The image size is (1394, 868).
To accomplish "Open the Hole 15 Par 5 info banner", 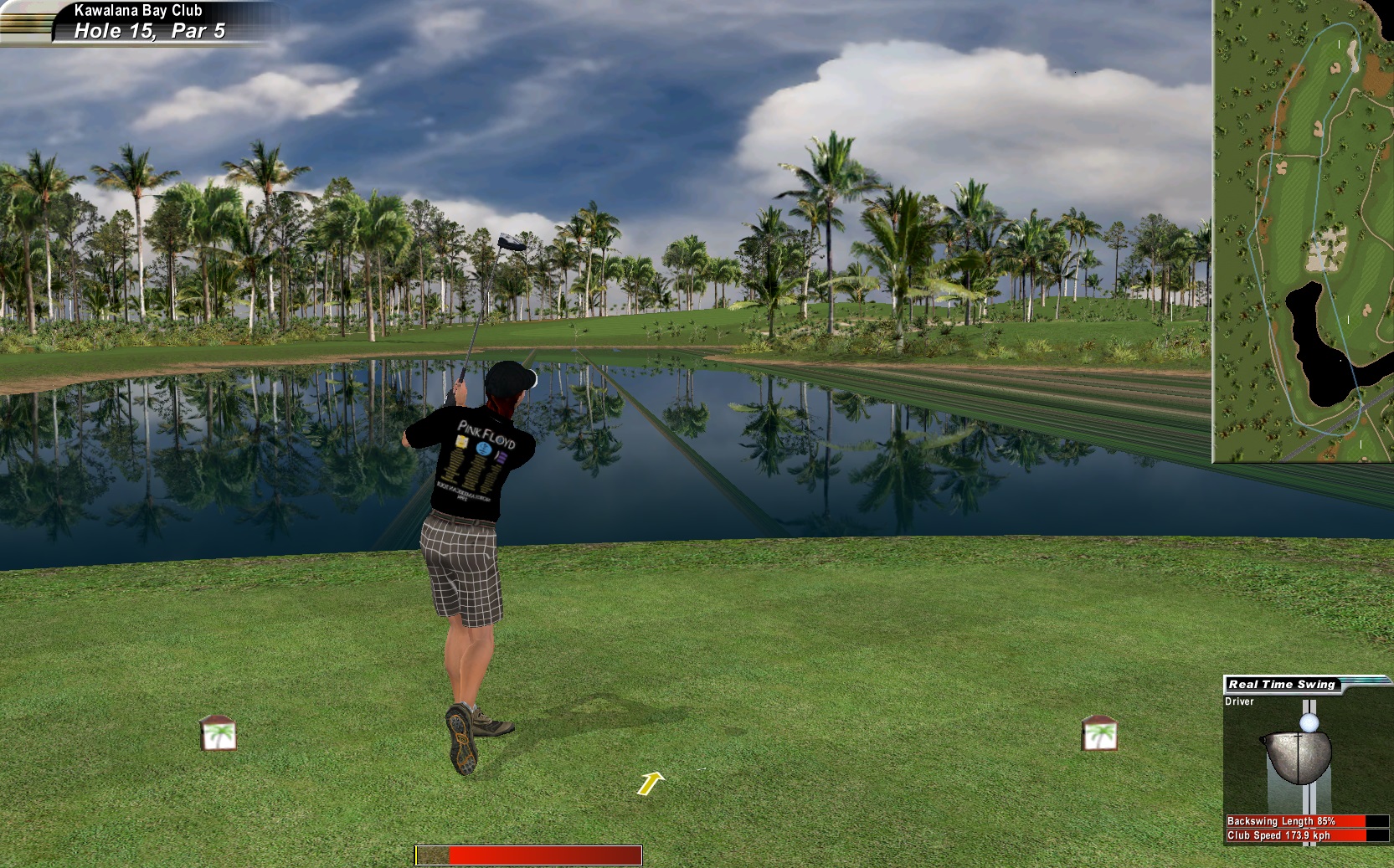I will click(x=149, y=31).
